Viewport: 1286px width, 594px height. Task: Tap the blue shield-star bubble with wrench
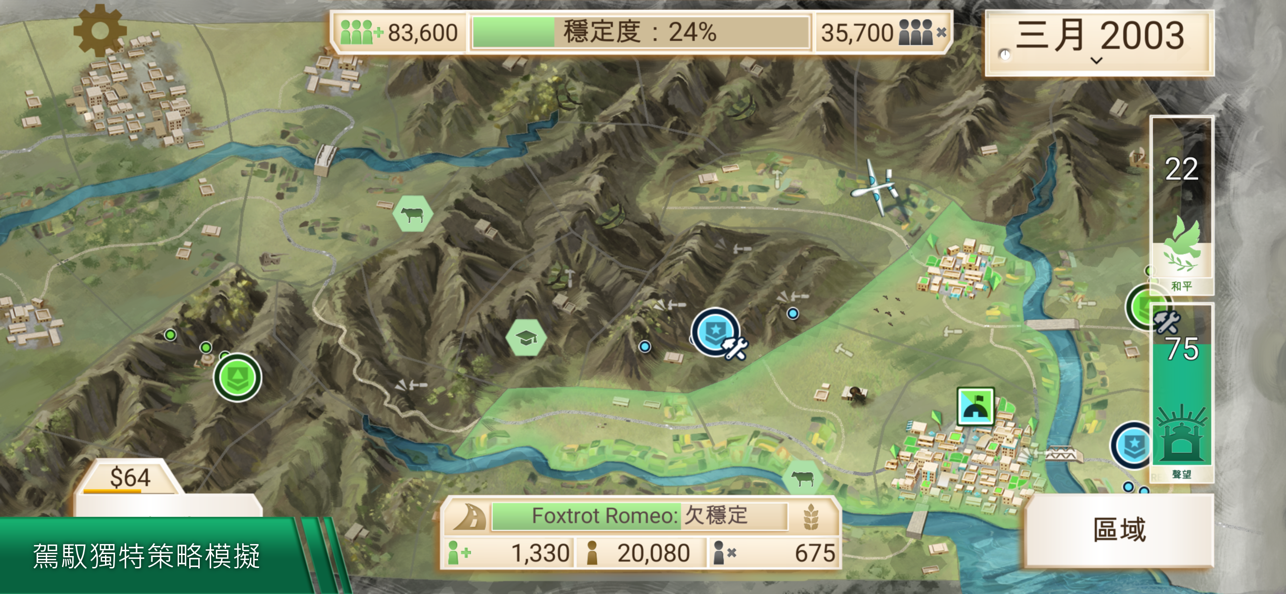pos(717,333)
